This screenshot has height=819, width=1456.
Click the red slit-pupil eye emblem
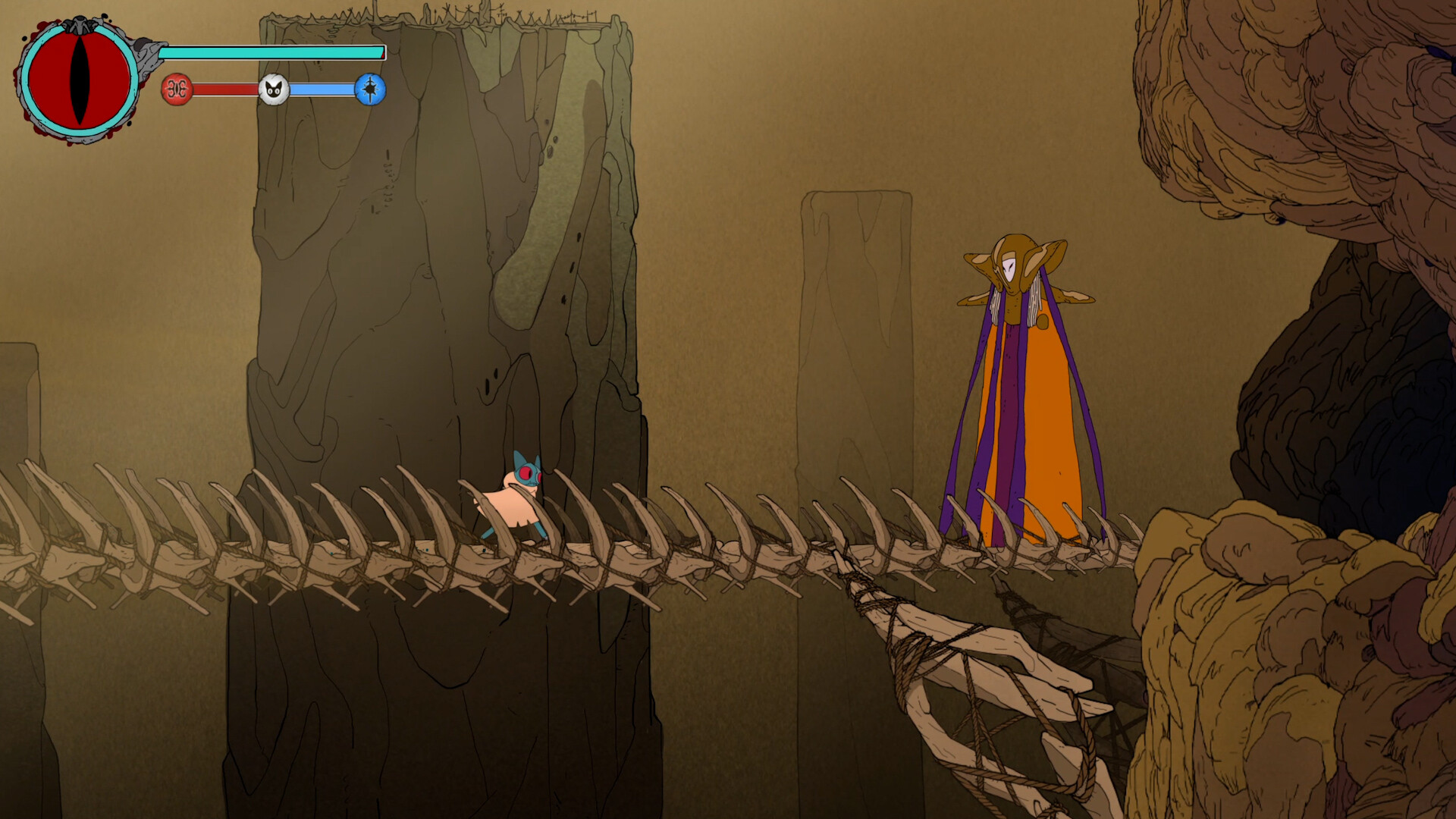click(79, 80)
